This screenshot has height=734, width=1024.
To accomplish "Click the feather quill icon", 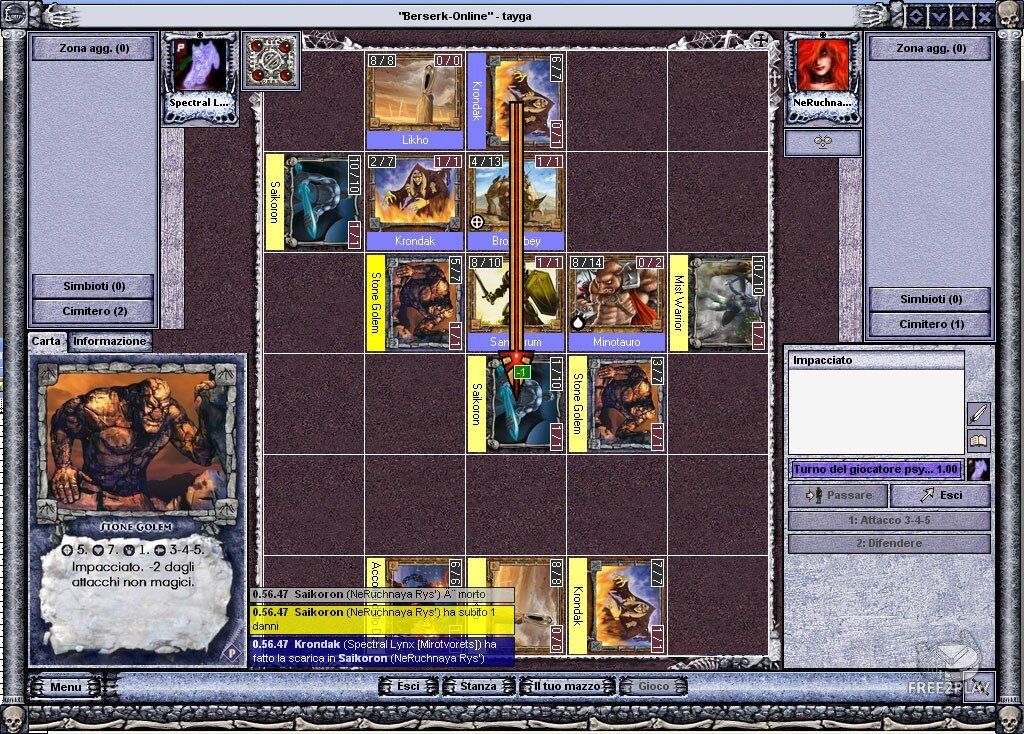I will tap(978, 412).
